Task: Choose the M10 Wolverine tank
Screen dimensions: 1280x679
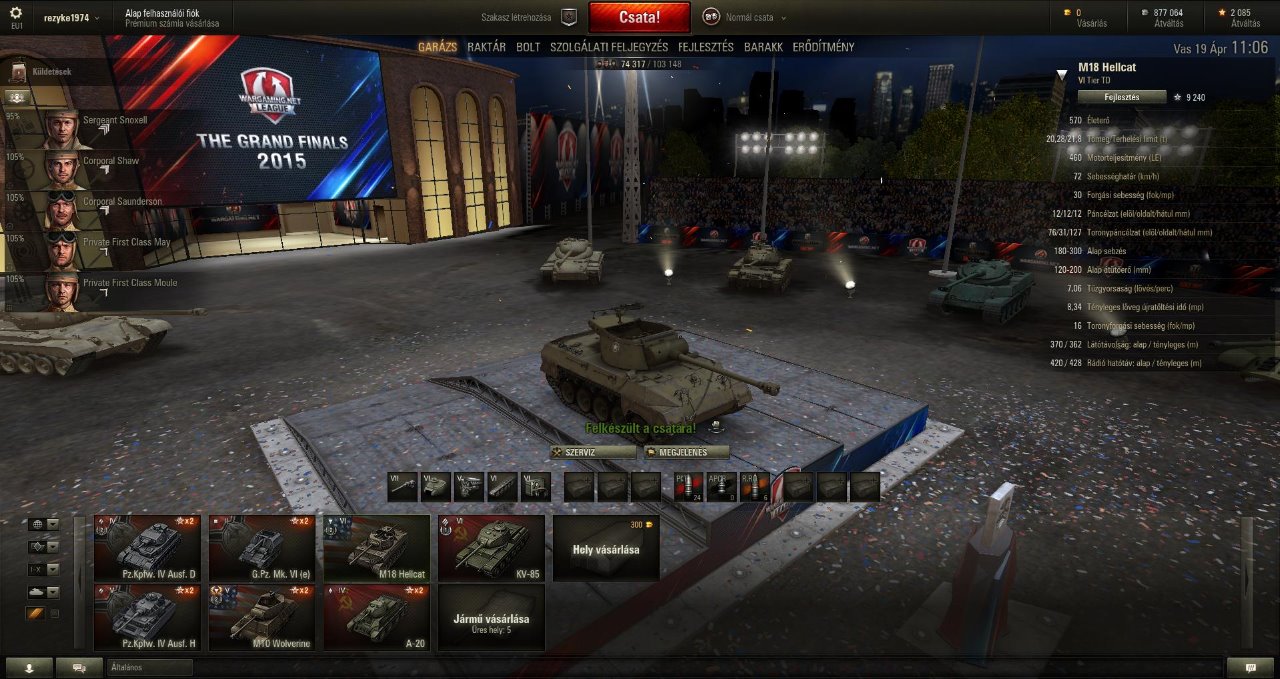Action: [262, 618]
